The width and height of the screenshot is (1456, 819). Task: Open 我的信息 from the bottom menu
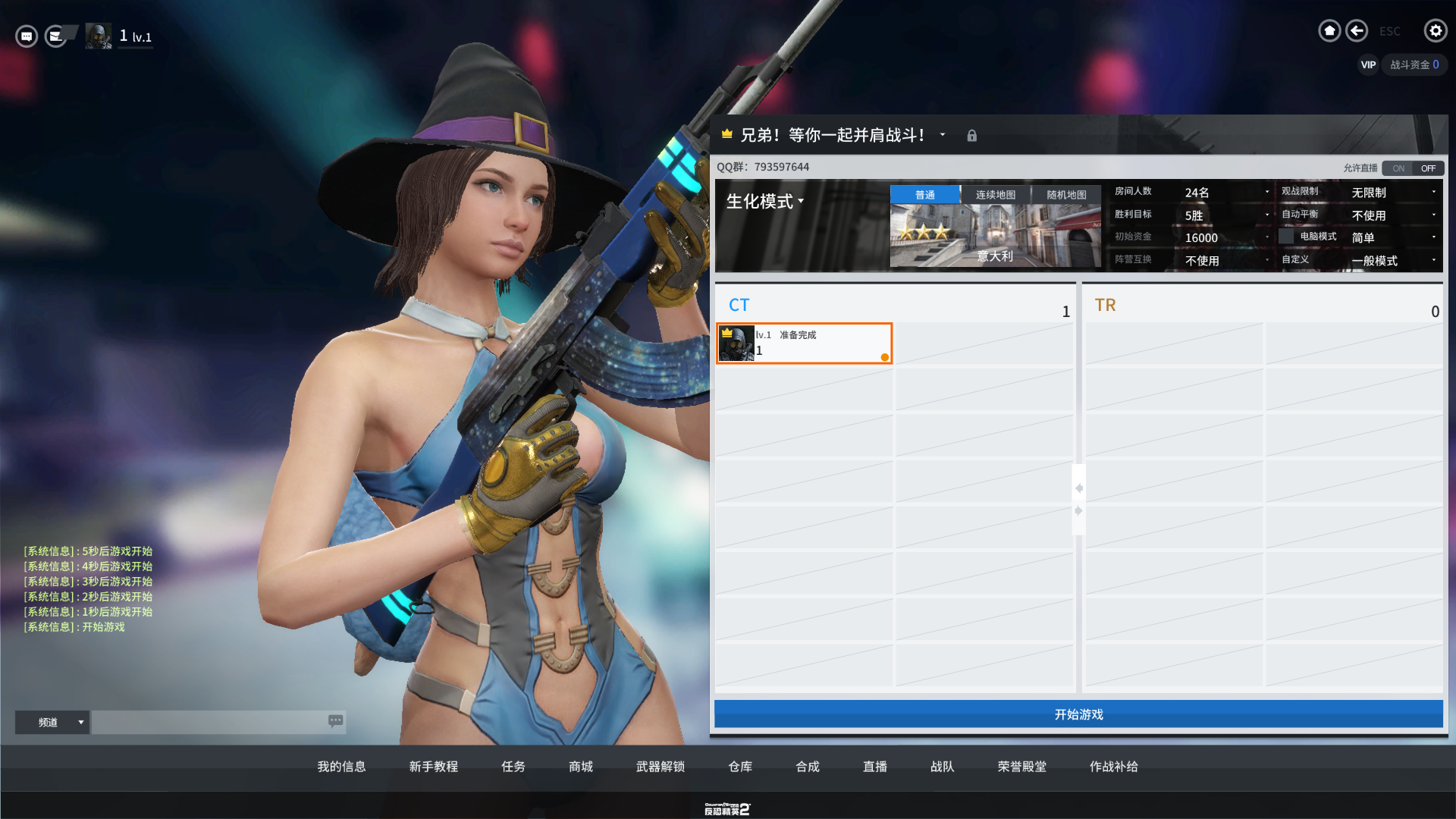pyautogui.click(x=341, y=767)
